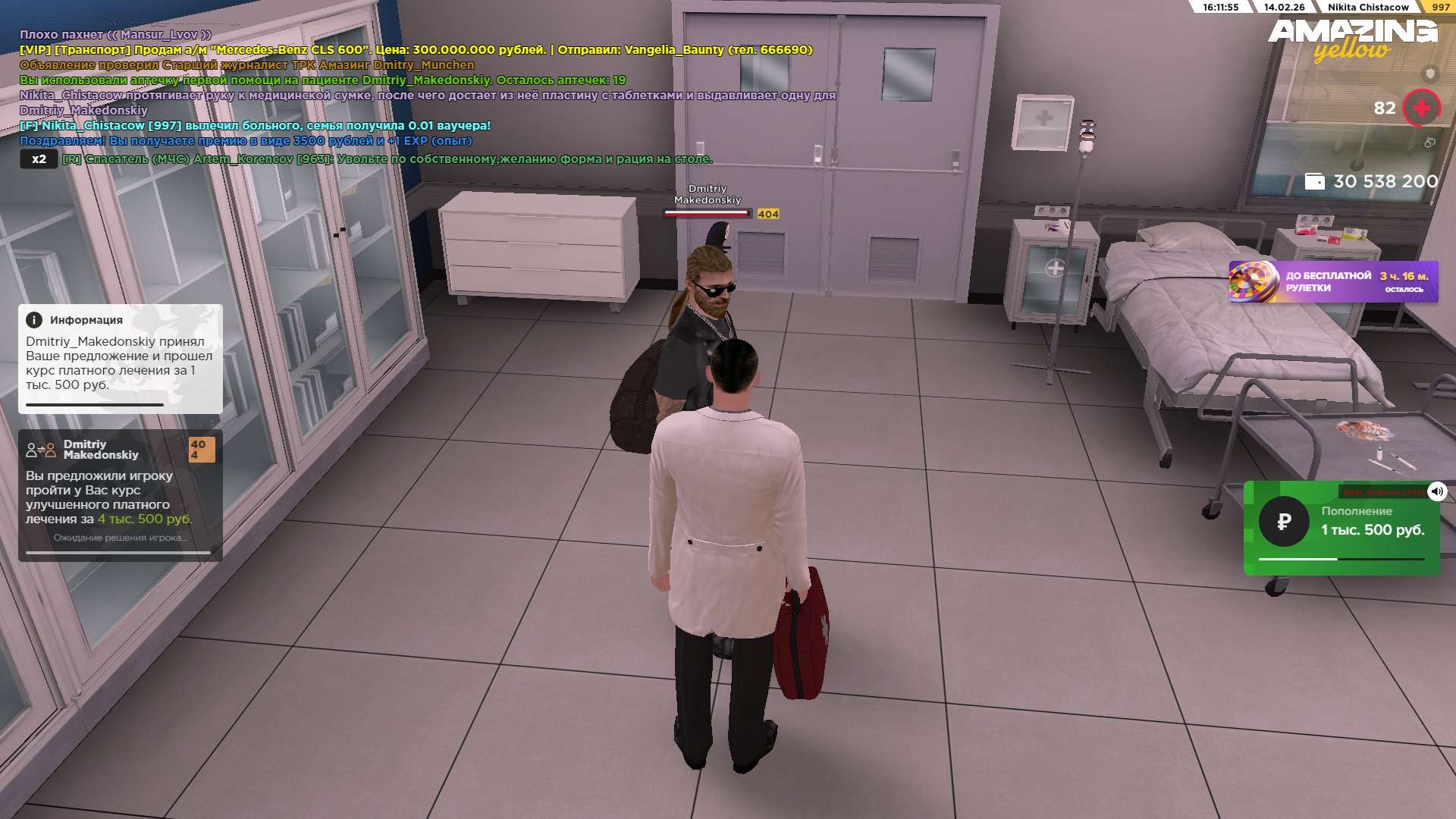Image resolution: width=1456 pixels, height=819 pixels.
Task: Click the x2 badge beside the chat
Action: point(39,159)
